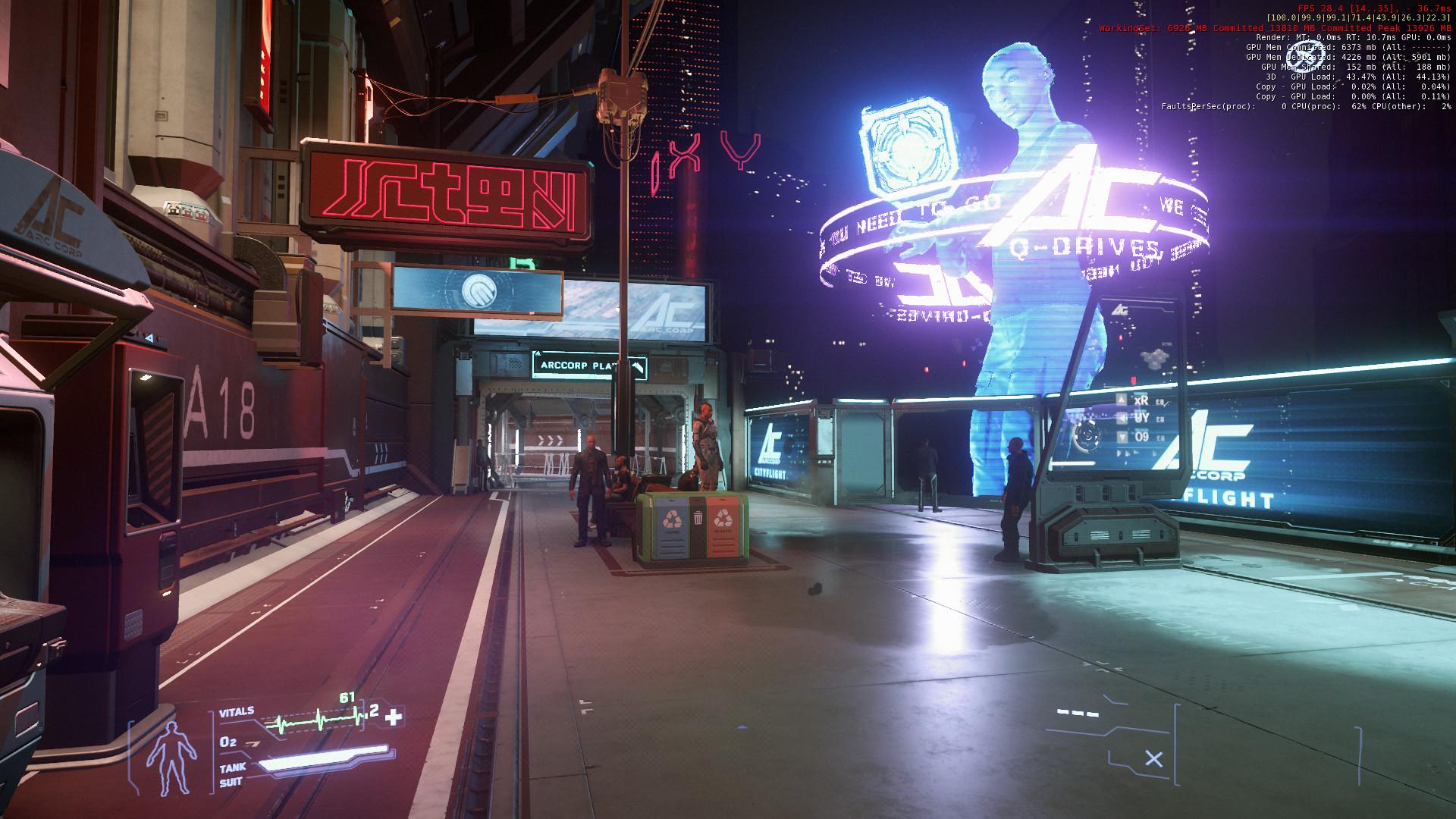Click the down arrow beside O9
The height and width of the screenshot is (819, 1456).
[1122, 438]
